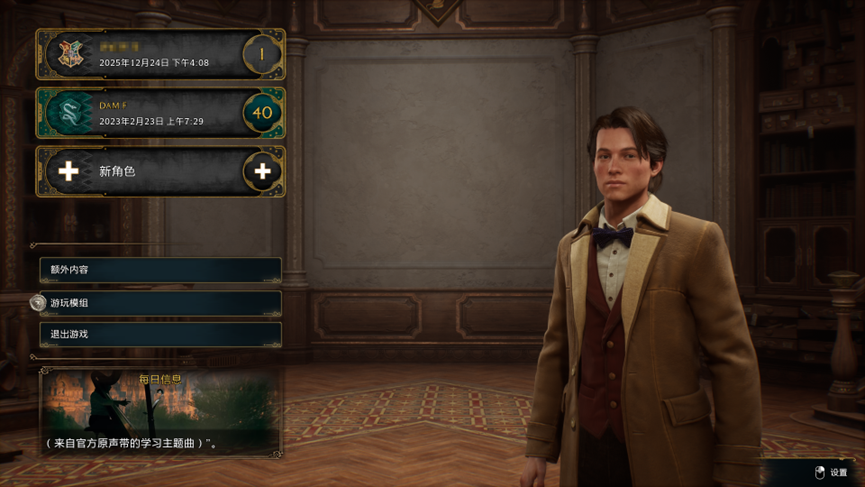The height and width of the screenshot is (487, 865).
Task: Quit via 退出游戏
Action: tap(160, 334)
